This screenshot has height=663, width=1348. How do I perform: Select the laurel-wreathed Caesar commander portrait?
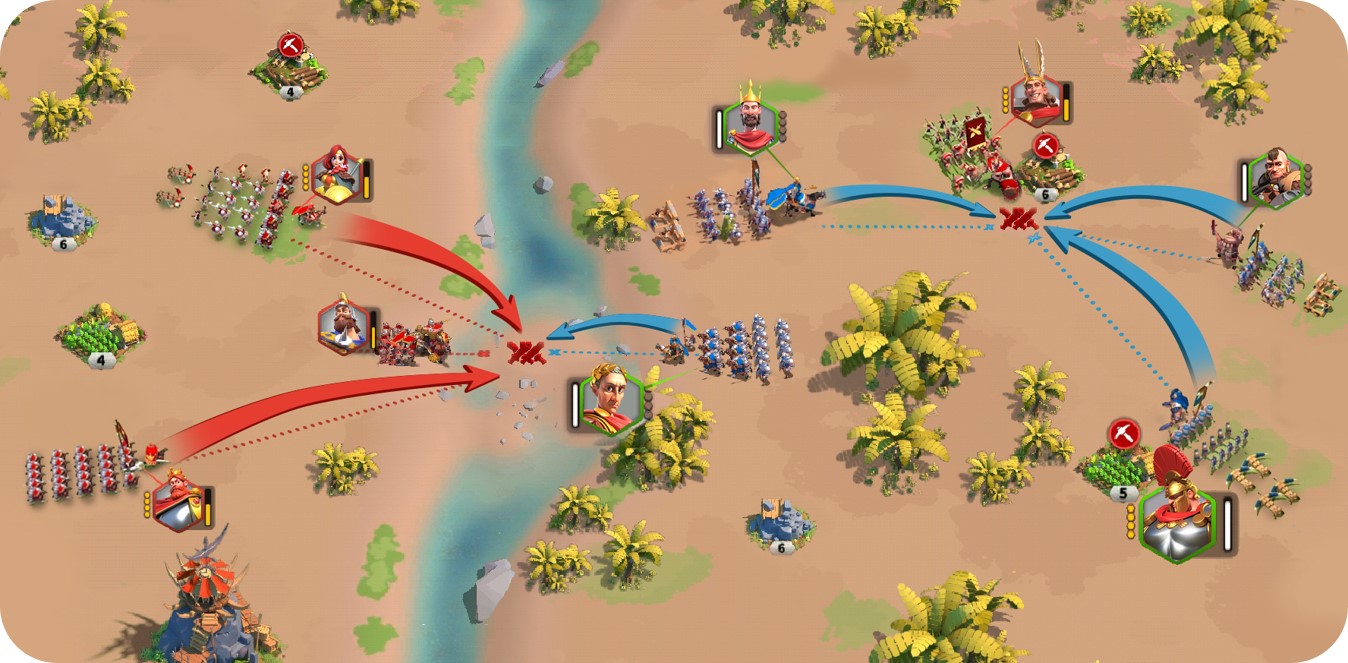point(609,399)
